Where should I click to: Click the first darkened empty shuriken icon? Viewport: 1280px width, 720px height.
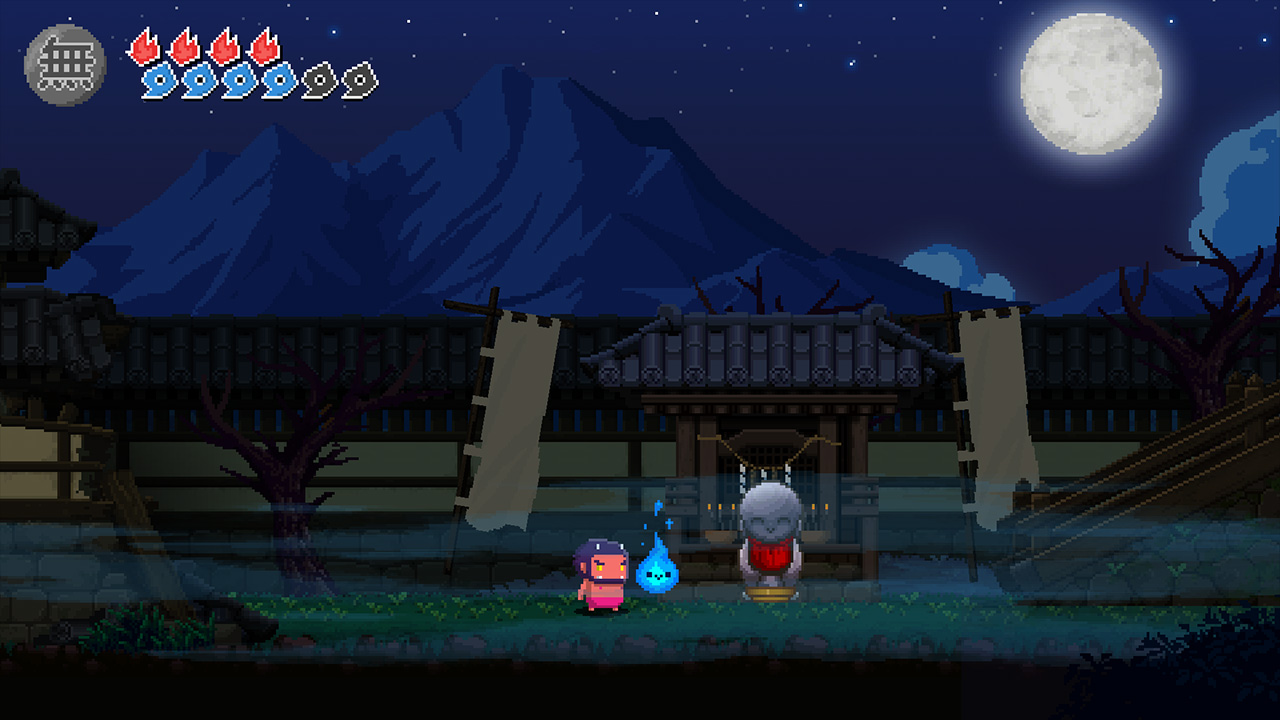point(320,80)
